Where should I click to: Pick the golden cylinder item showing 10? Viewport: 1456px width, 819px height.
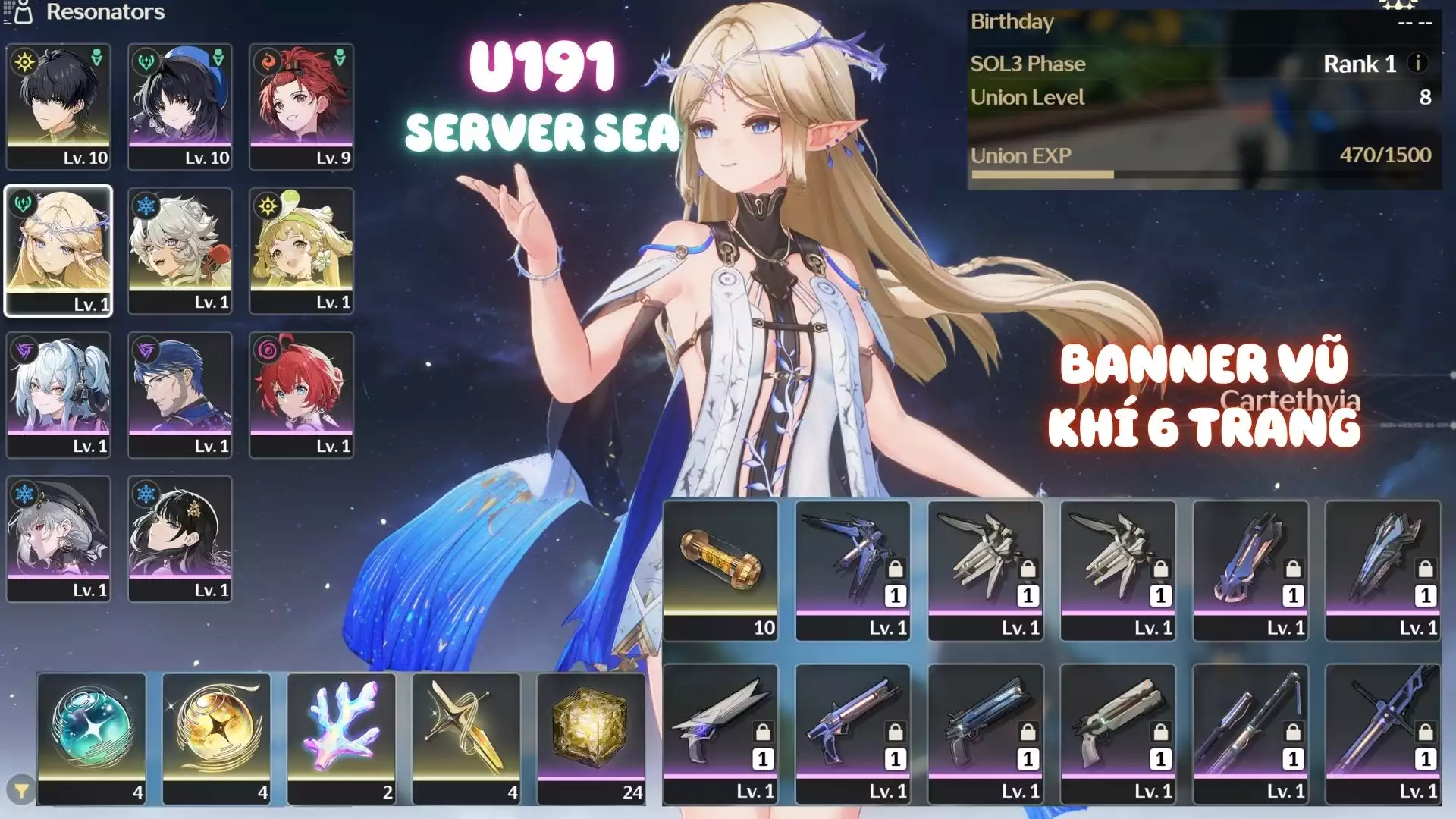pyautogui.click(x=720, y=570)
